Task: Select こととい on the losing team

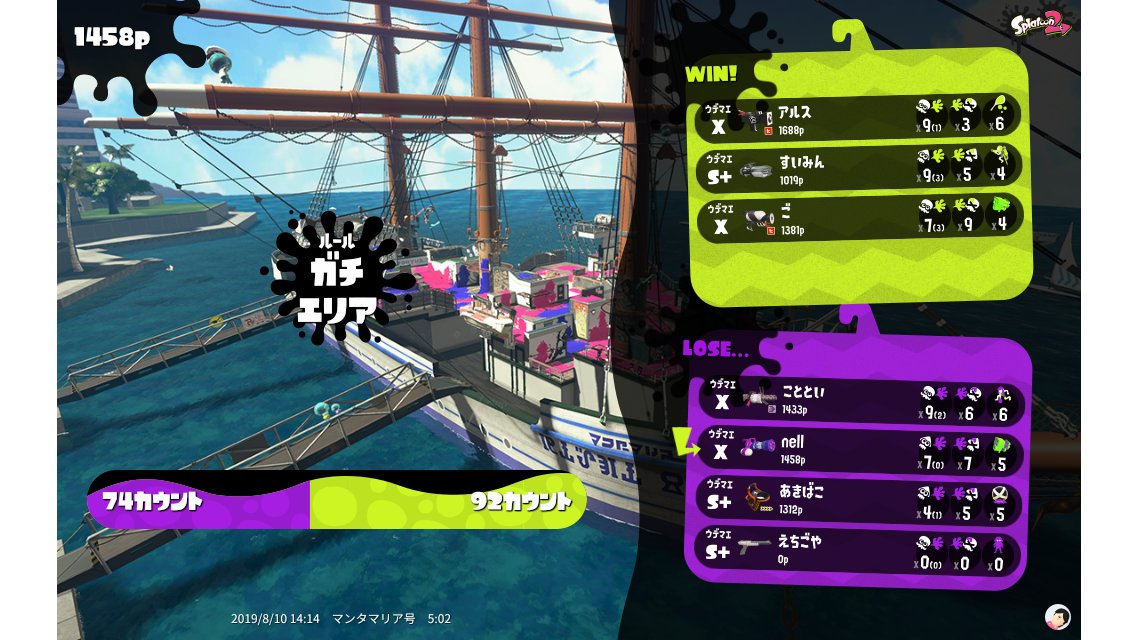Action: pyautogui.click(x=858, y=400)
